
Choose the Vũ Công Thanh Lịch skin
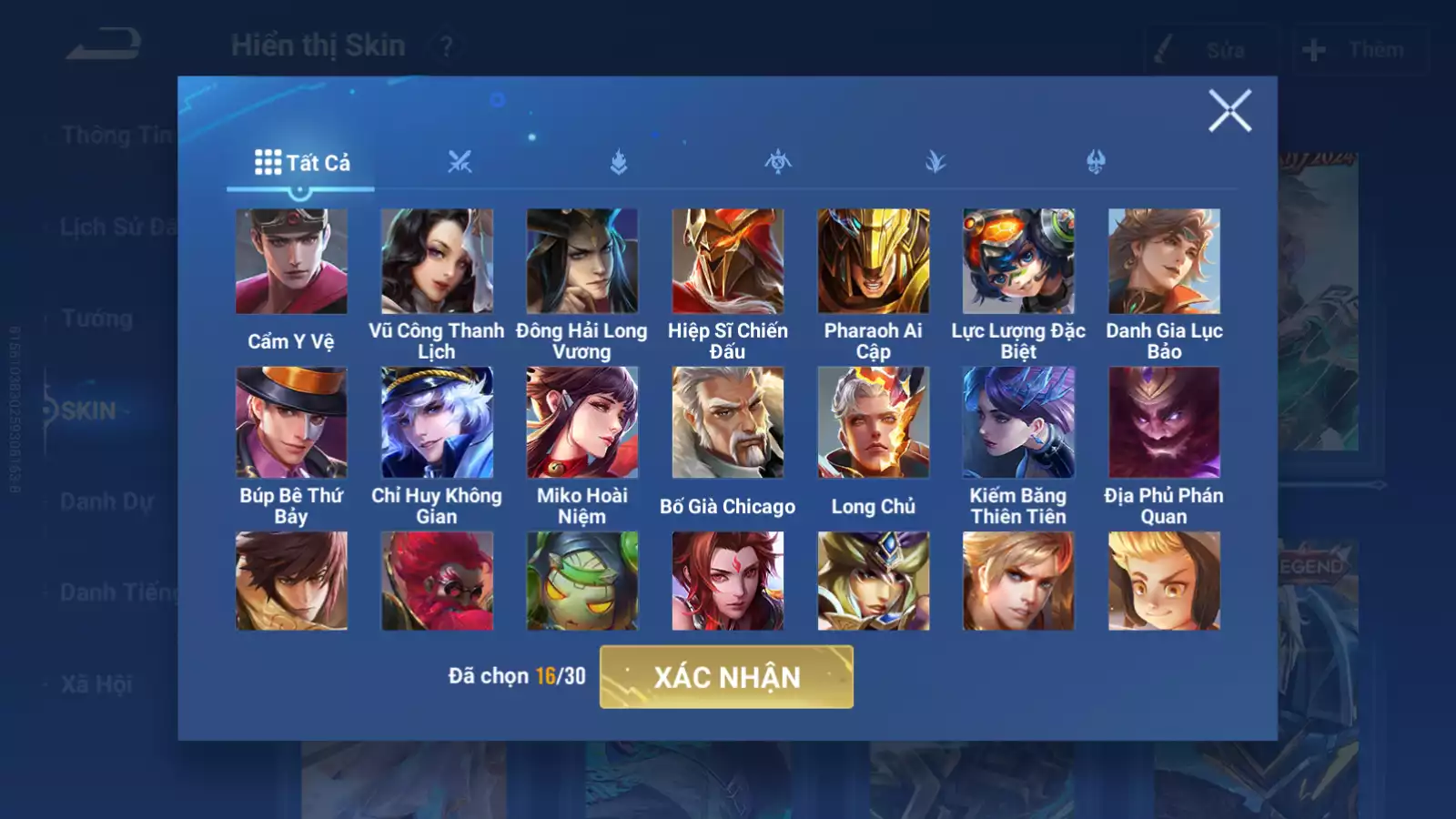(x=437, y=262)
